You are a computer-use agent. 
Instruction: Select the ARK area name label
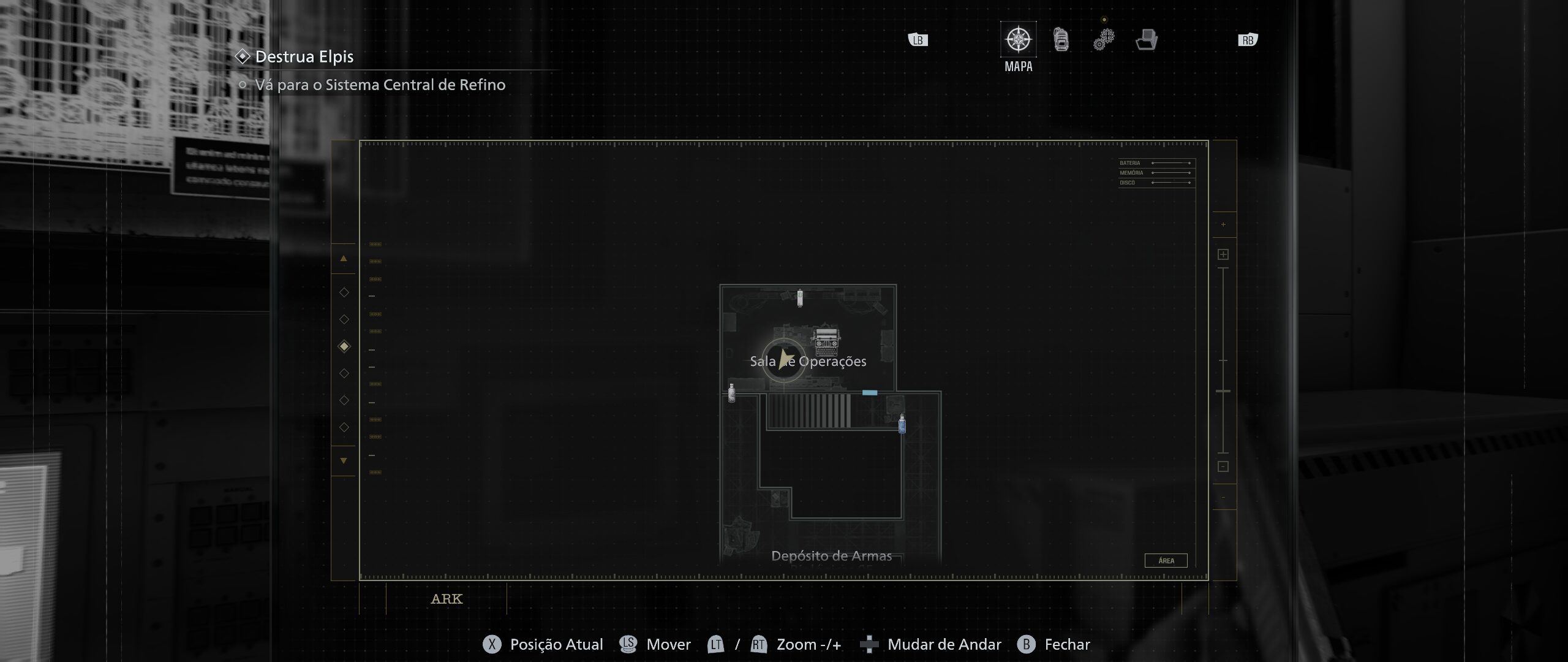pyautogui.click(x=447, y=599)
